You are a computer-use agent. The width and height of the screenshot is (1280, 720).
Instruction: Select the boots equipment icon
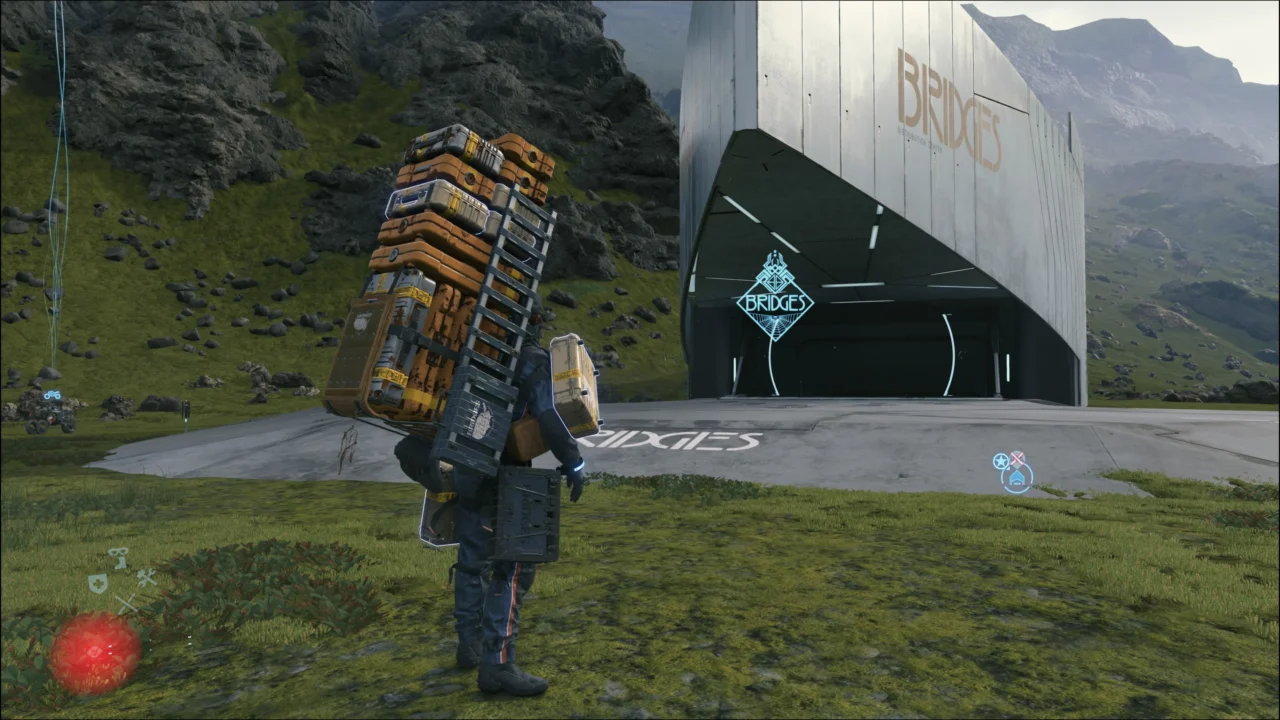121,562
